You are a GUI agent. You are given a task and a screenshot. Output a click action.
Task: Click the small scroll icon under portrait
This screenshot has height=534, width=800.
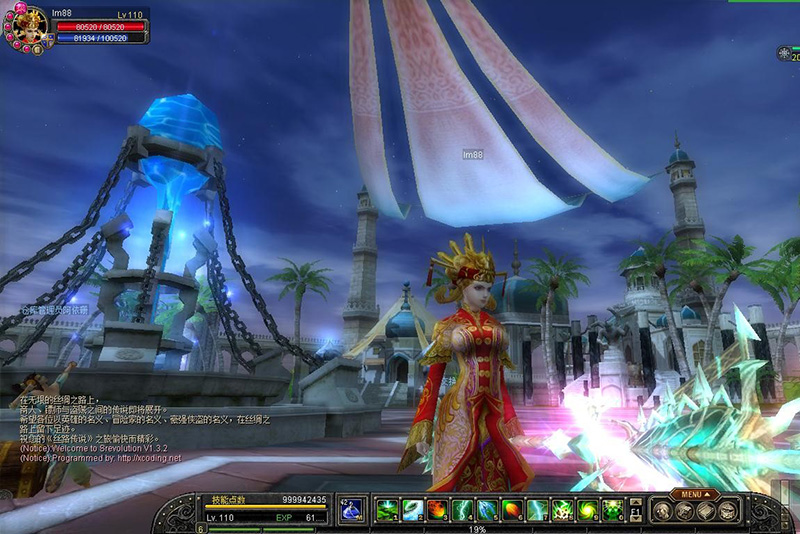coord(38,50)
